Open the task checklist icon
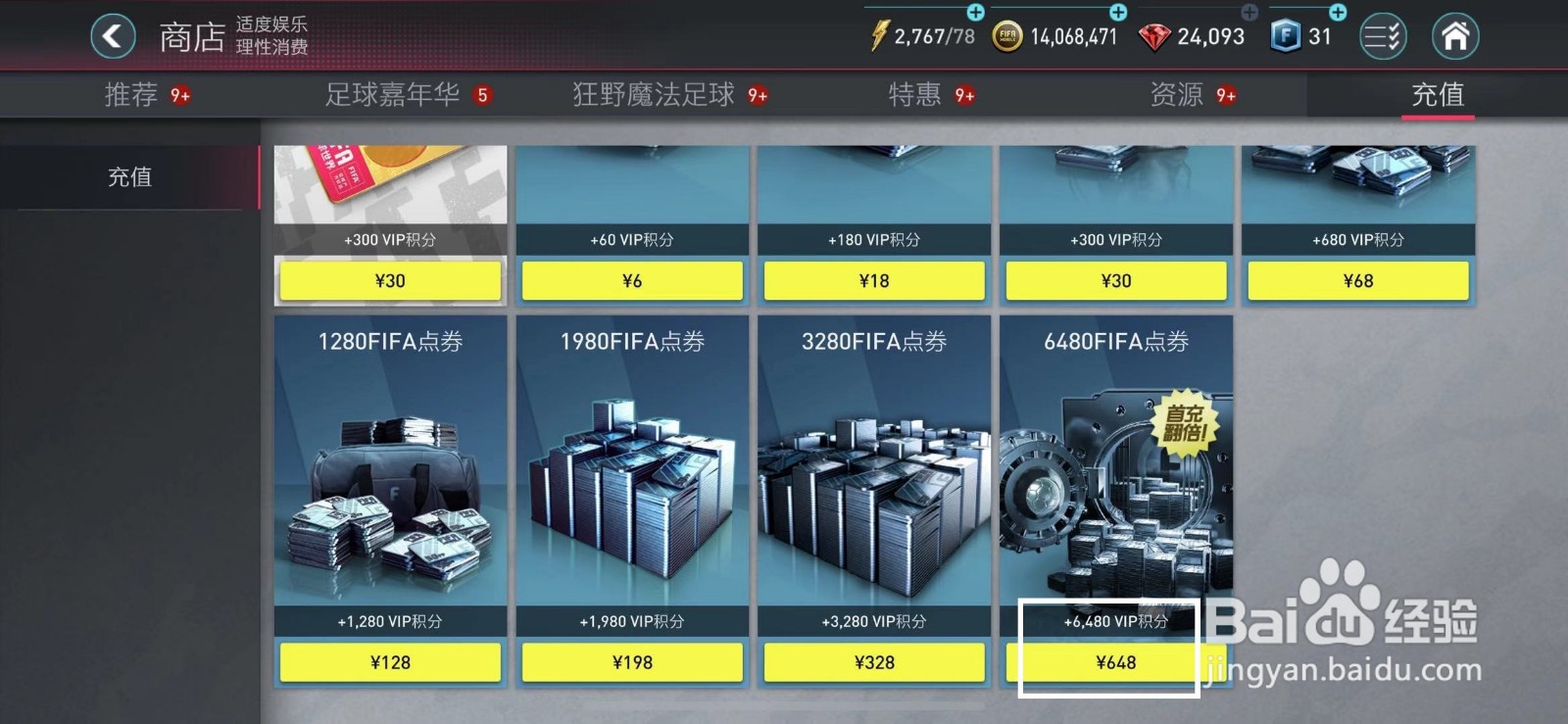1568x724 pixels. 1383,35
